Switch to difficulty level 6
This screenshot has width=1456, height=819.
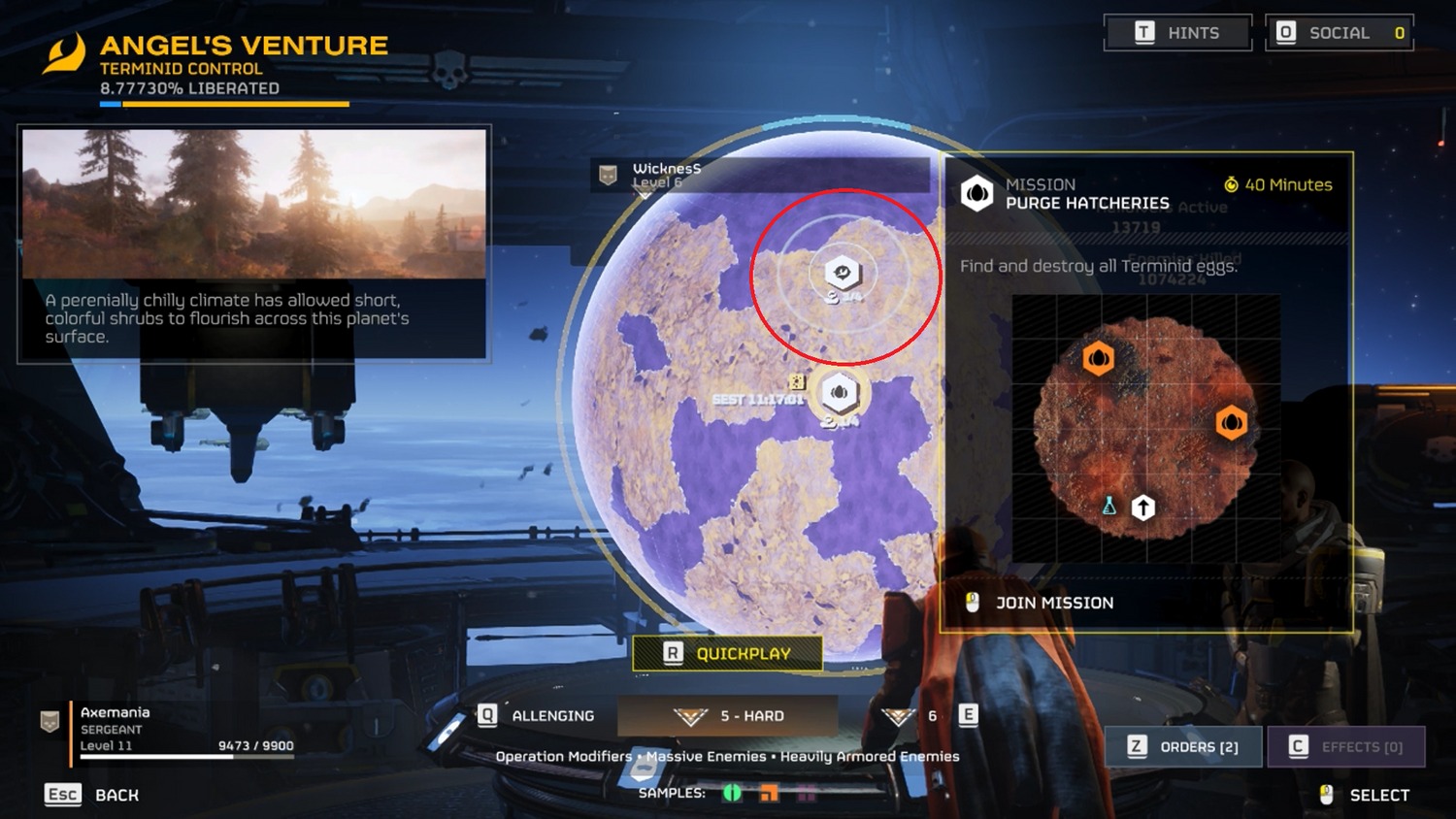(914, 716)
